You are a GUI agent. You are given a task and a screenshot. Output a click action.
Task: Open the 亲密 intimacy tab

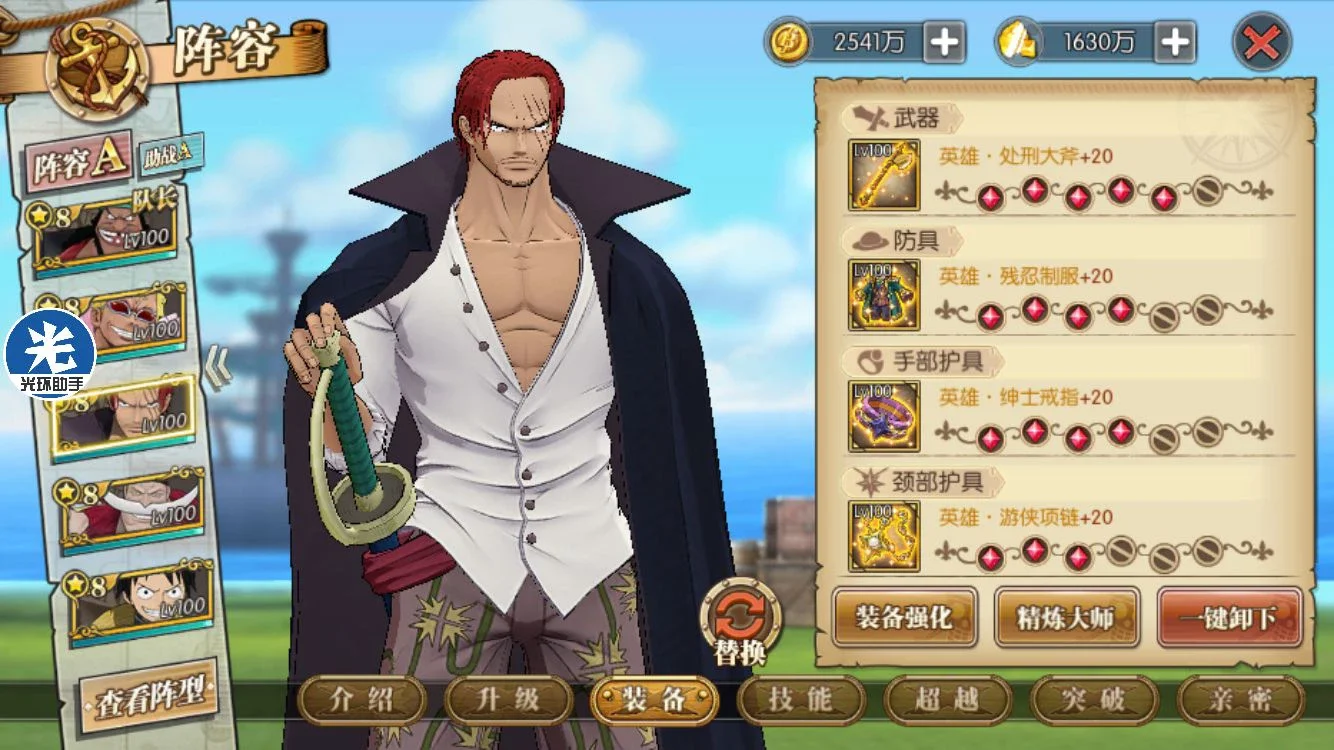point(1240,699)
